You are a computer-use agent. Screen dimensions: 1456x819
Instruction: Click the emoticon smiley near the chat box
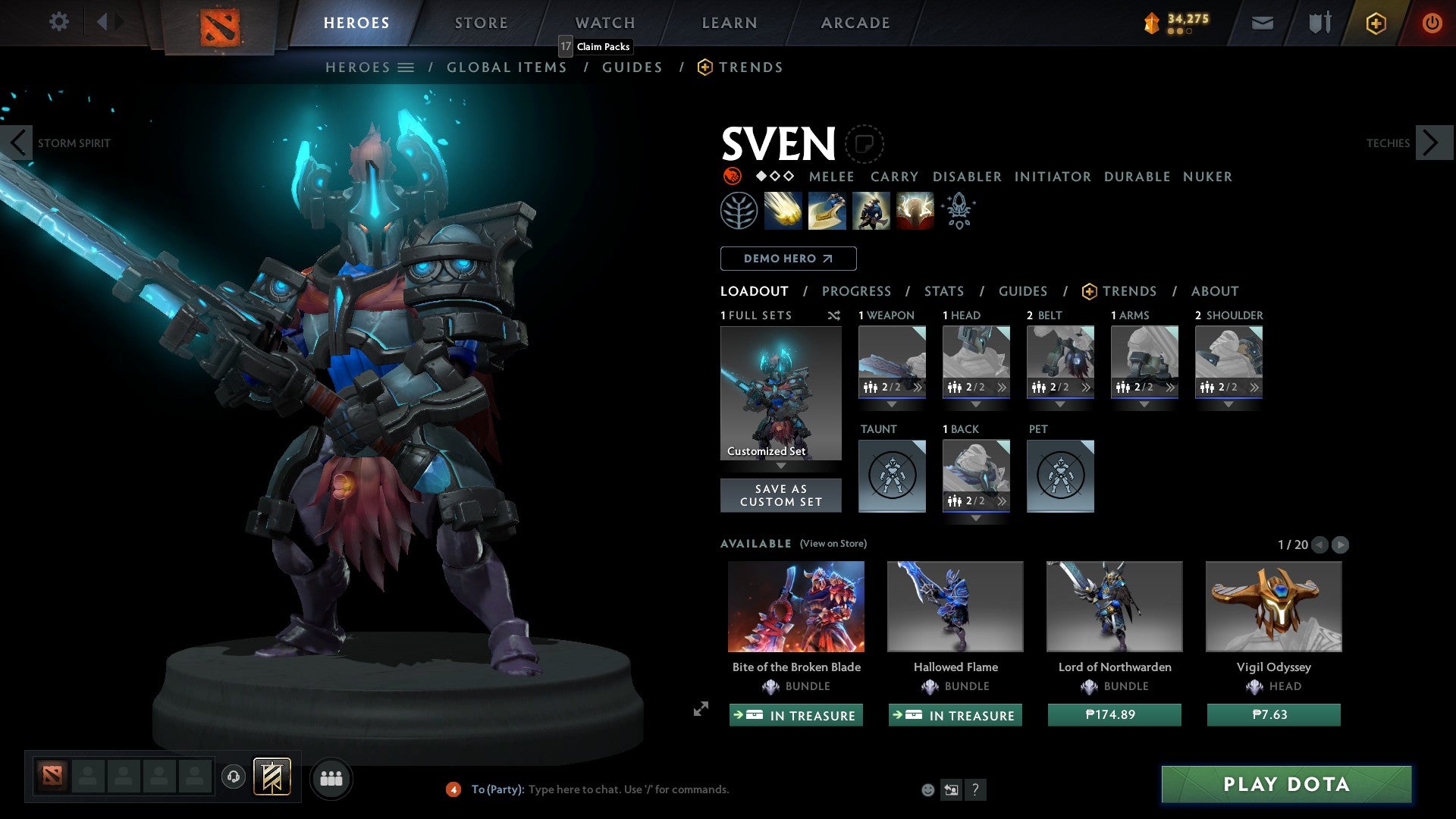point(927,789)
